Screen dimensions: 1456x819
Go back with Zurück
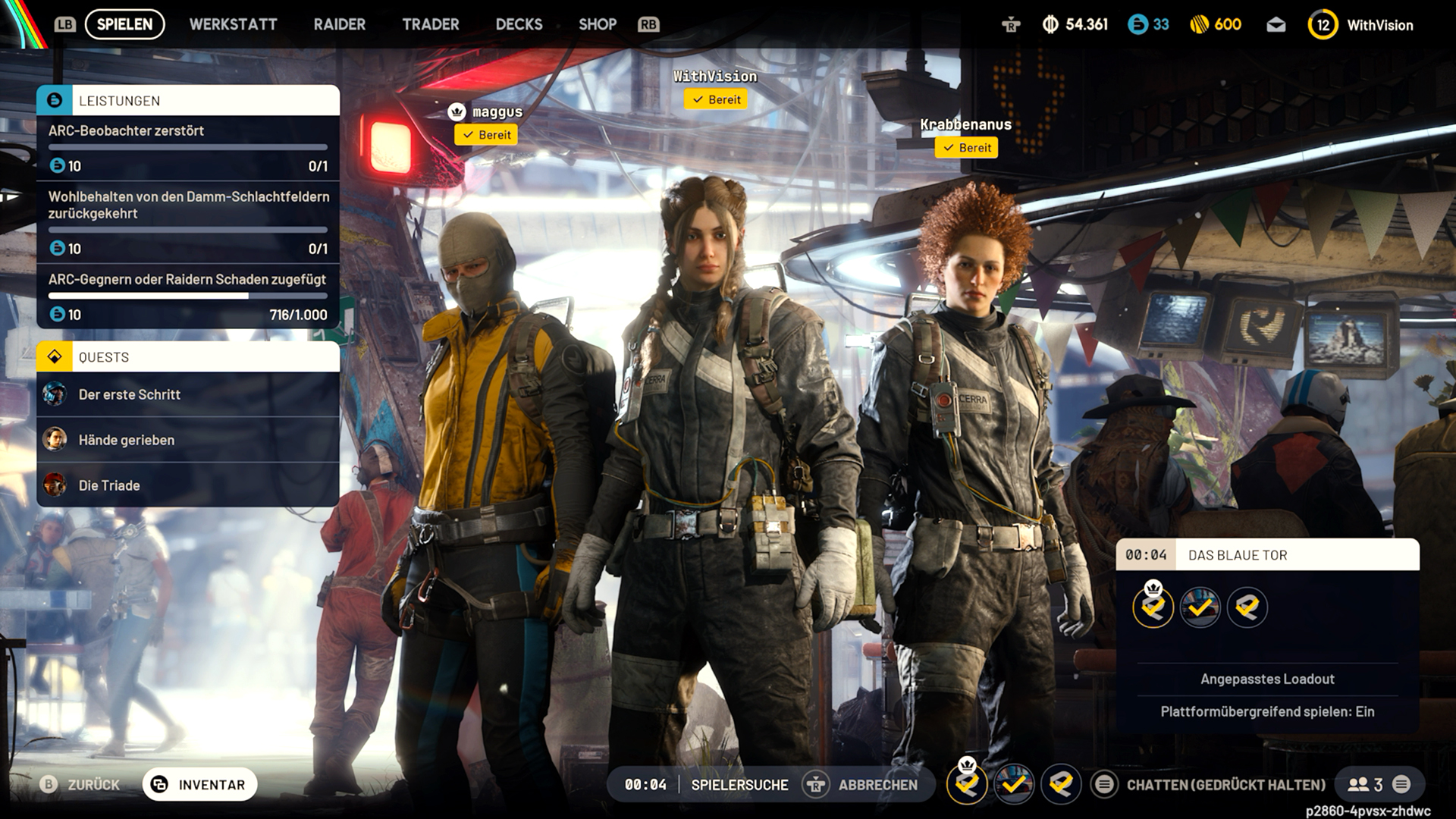[80, 785]
